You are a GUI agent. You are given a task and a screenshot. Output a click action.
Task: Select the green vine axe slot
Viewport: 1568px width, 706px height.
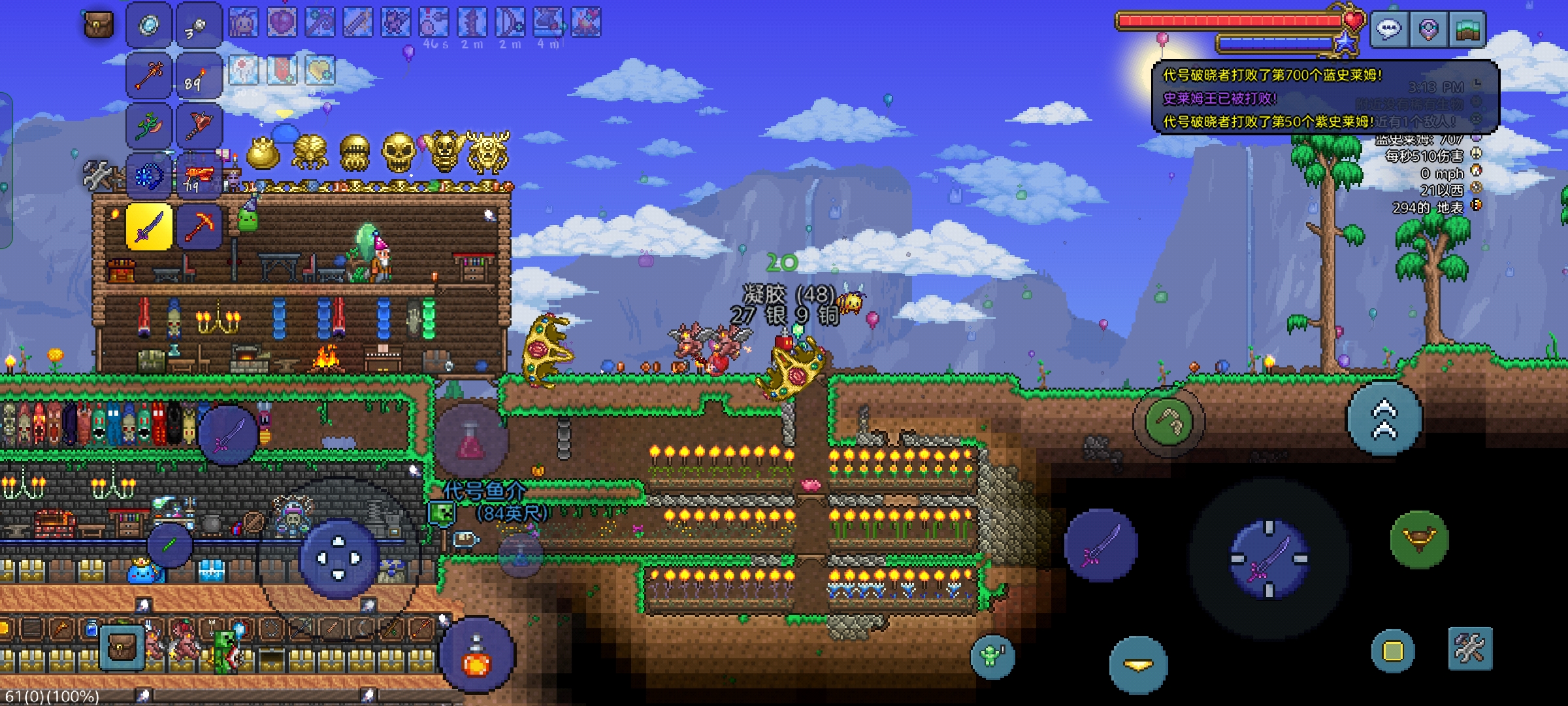click(149, 126)
